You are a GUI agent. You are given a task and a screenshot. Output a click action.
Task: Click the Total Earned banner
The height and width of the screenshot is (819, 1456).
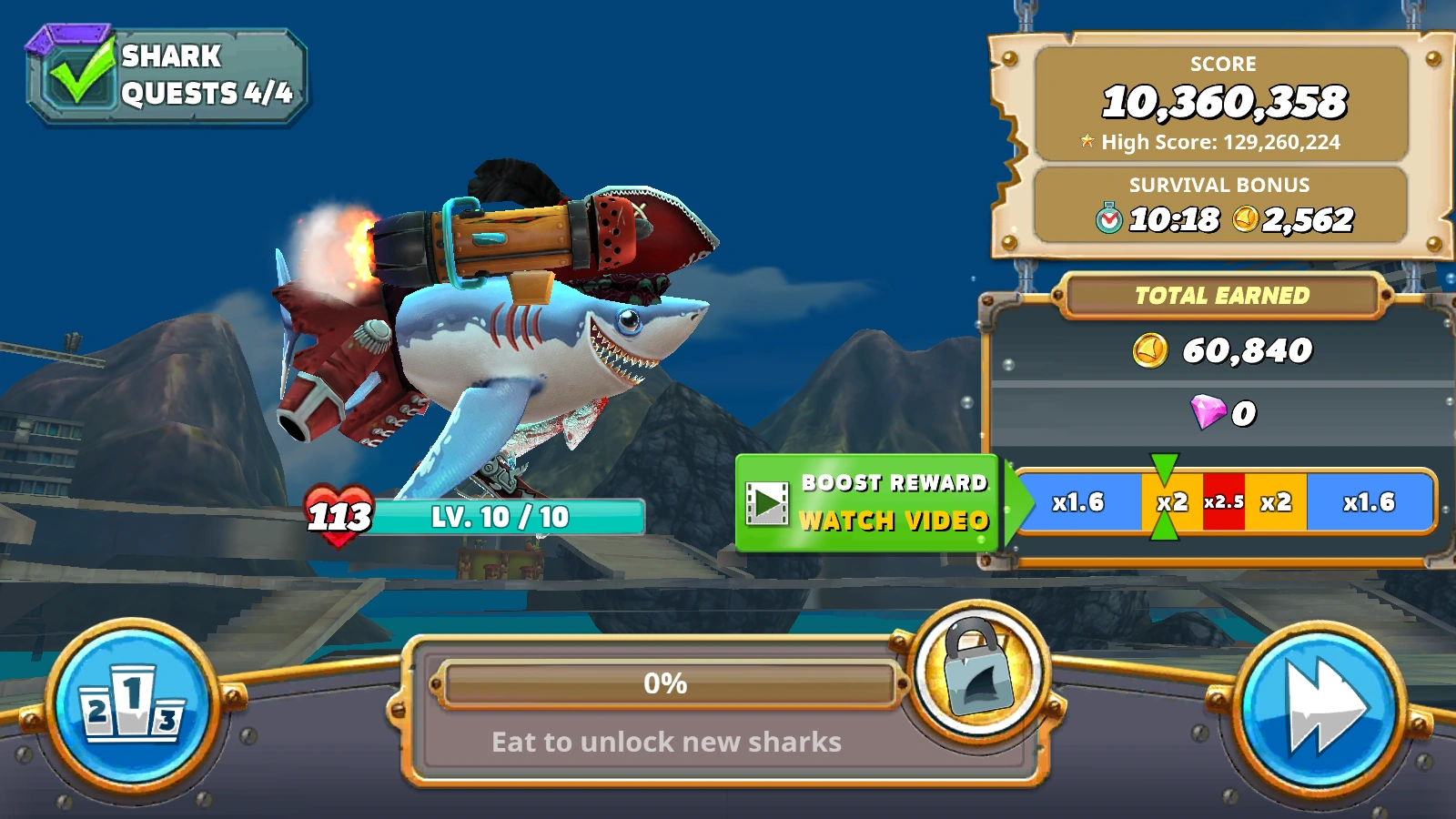(1221, 295)
